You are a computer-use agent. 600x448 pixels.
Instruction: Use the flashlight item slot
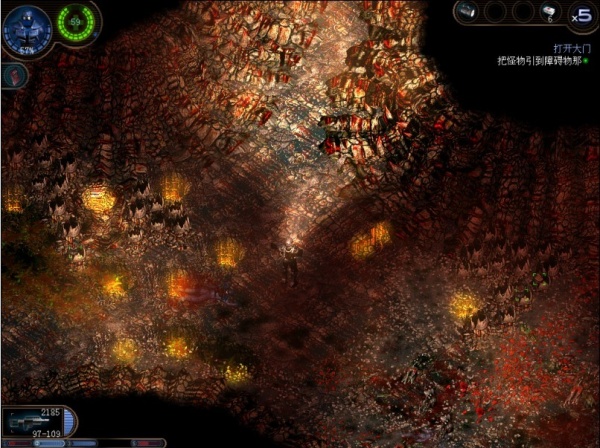pos(467,13)
